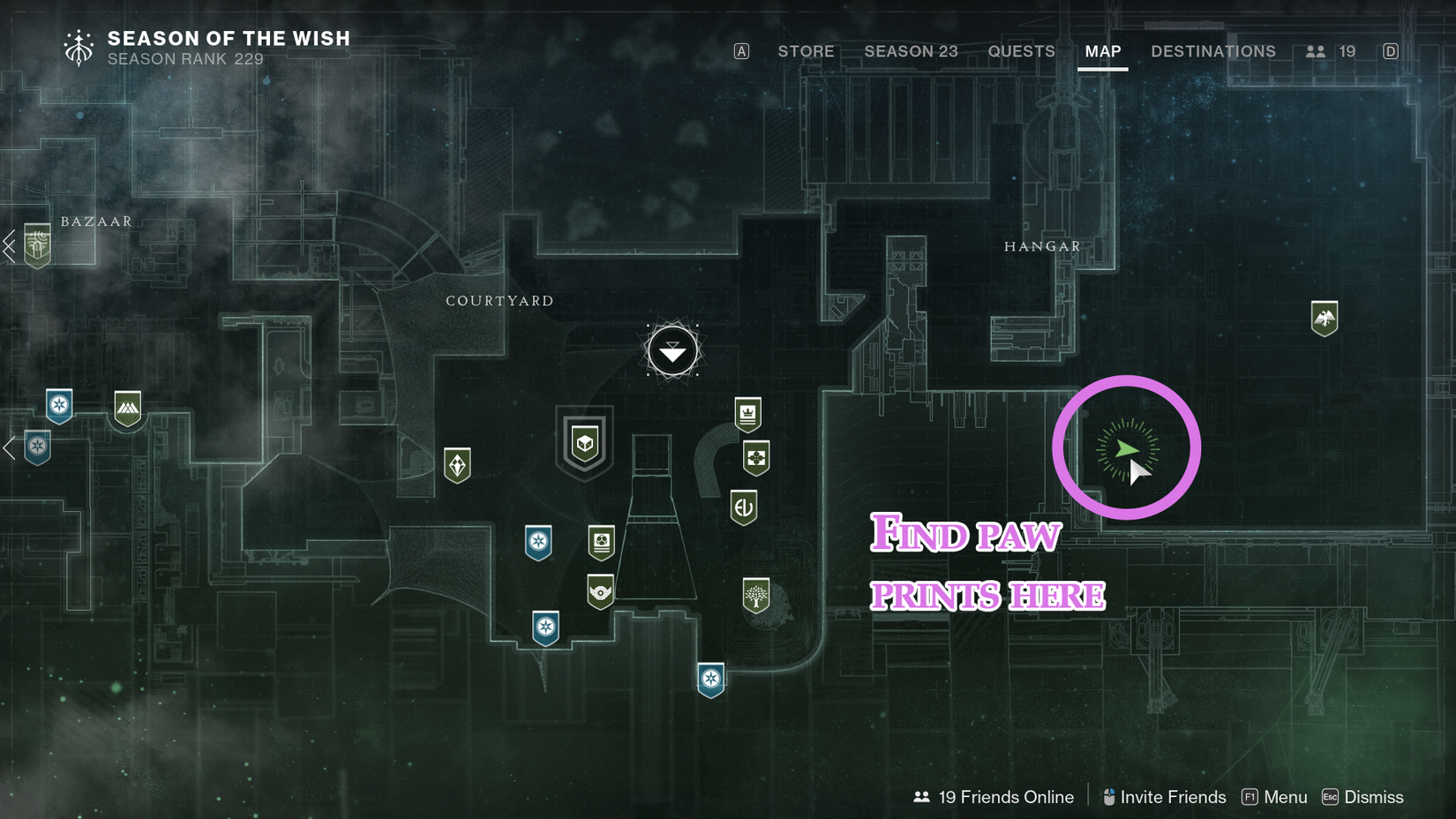Image resolution: width=1456 pixels, height=819 pixels.
Task: Open the SEASON 23 tab
Action: pyautogui.click(x=911, y=51)
